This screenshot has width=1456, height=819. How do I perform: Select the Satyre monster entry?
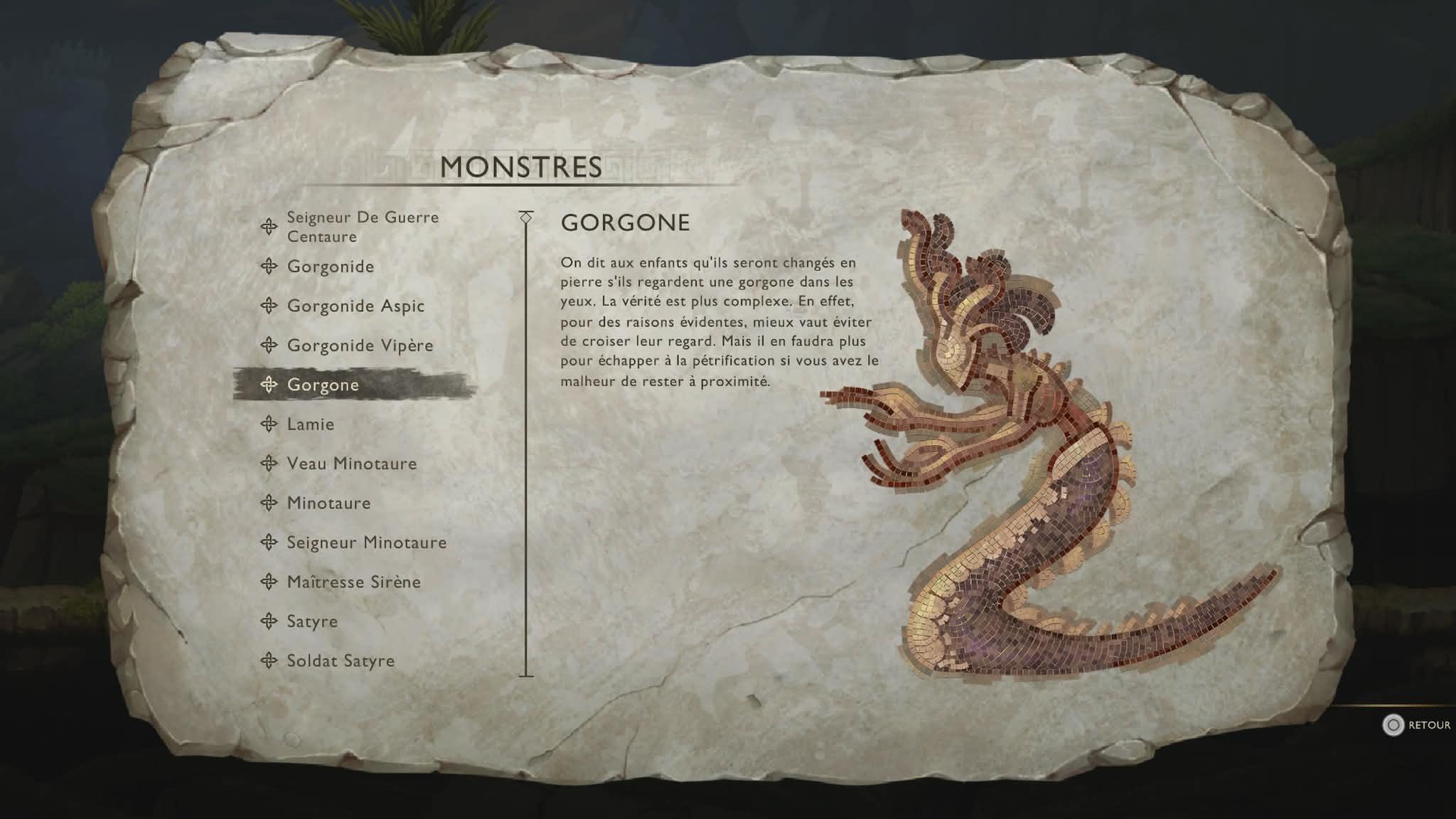click(x=312, y=621)
